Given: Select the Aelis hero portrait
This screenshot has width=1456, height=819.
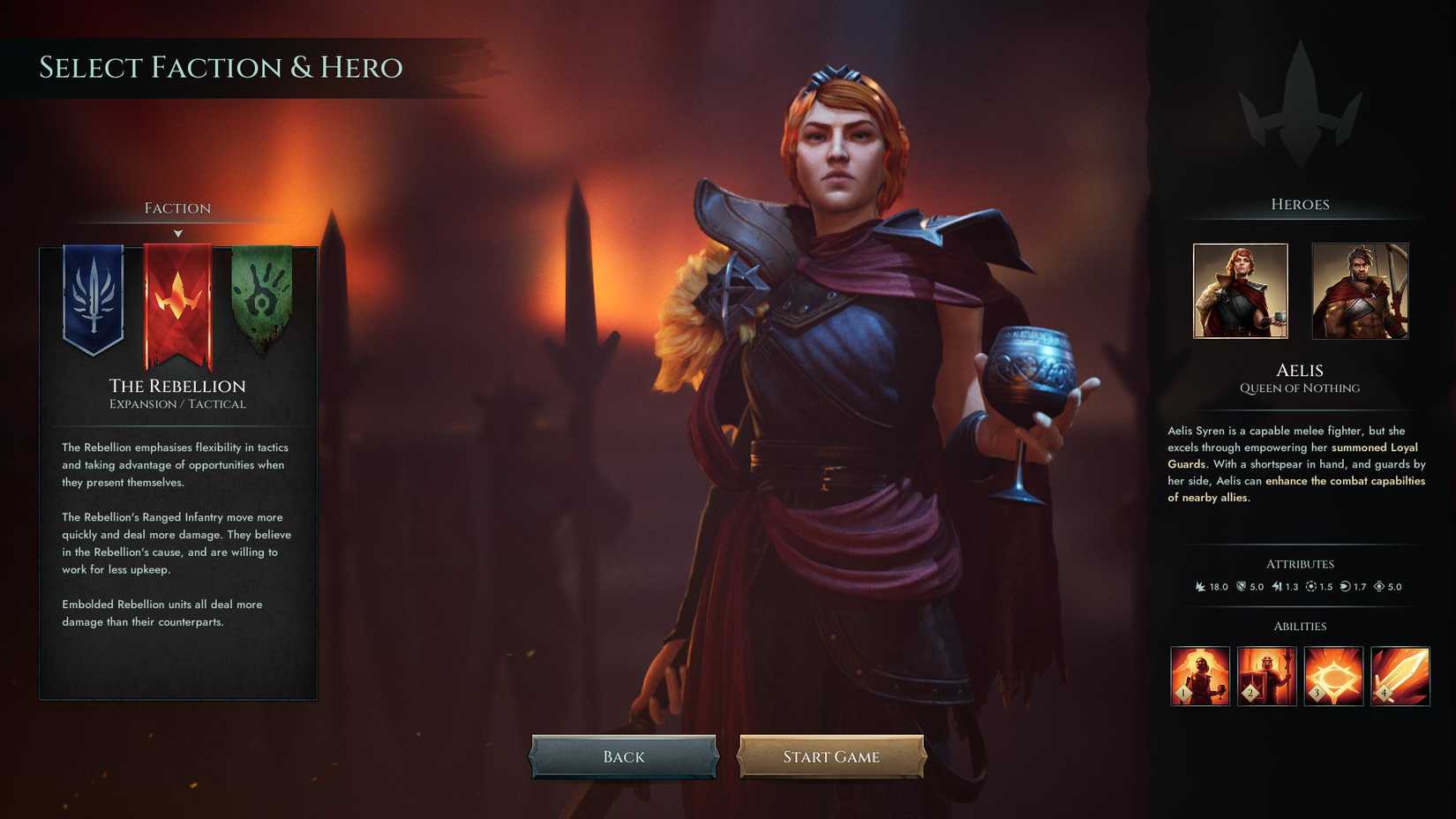Looking at the screenshot, I should [x=1239, y=291].
